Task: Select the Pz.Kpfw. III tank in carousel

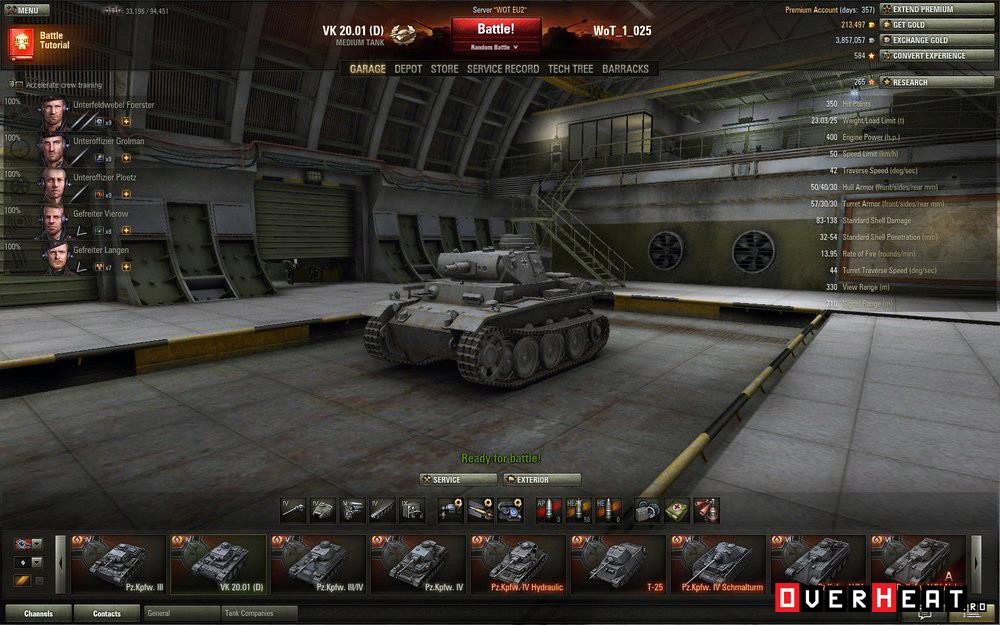Action: point(117,564)
